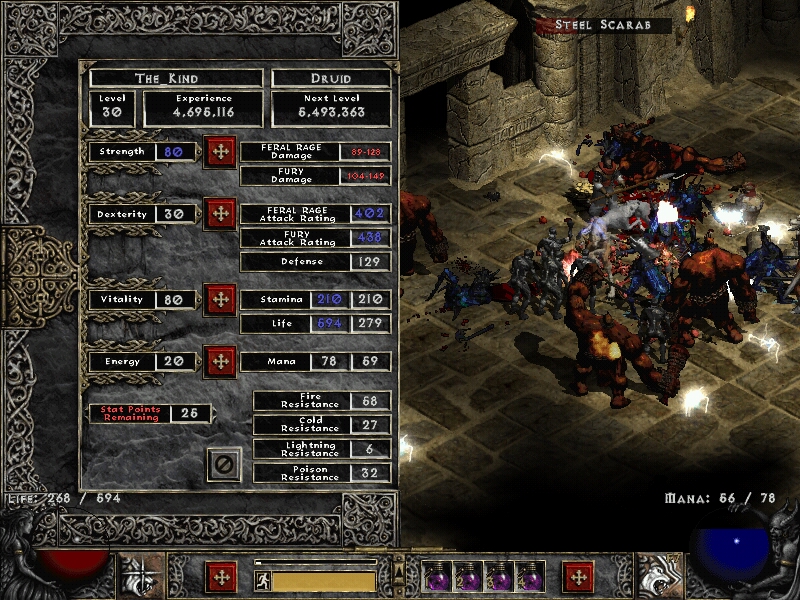Use the purple potion in belt slot 1
The height and width of the screenshot is (600, 800).
coord(438,577)
